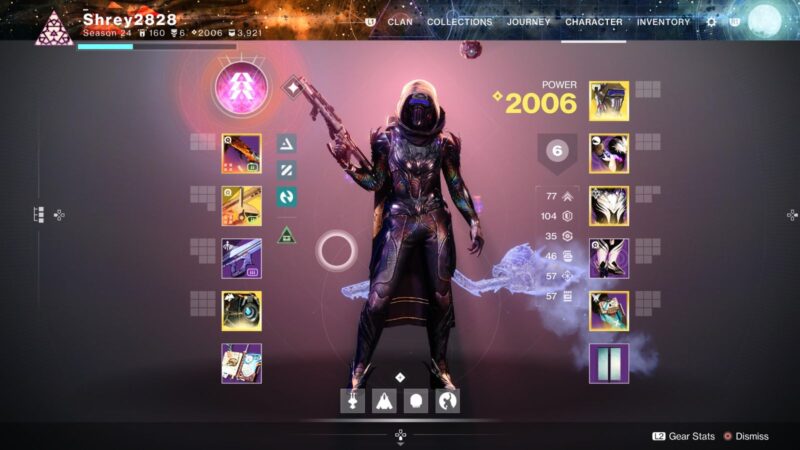Viewport: 800px width, 450px height.
Task: Select the kinetic weapon slot with orange rifle
Action: coord(241,154)
